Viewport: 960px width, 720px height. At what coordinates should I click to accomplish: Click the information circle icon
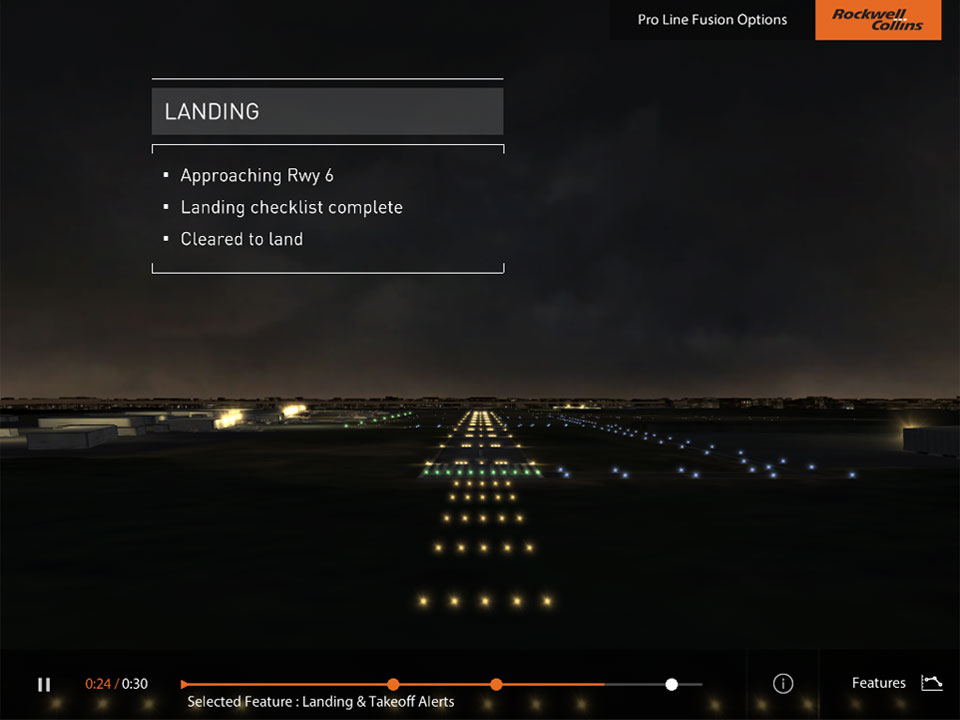[x=783, y=684]
